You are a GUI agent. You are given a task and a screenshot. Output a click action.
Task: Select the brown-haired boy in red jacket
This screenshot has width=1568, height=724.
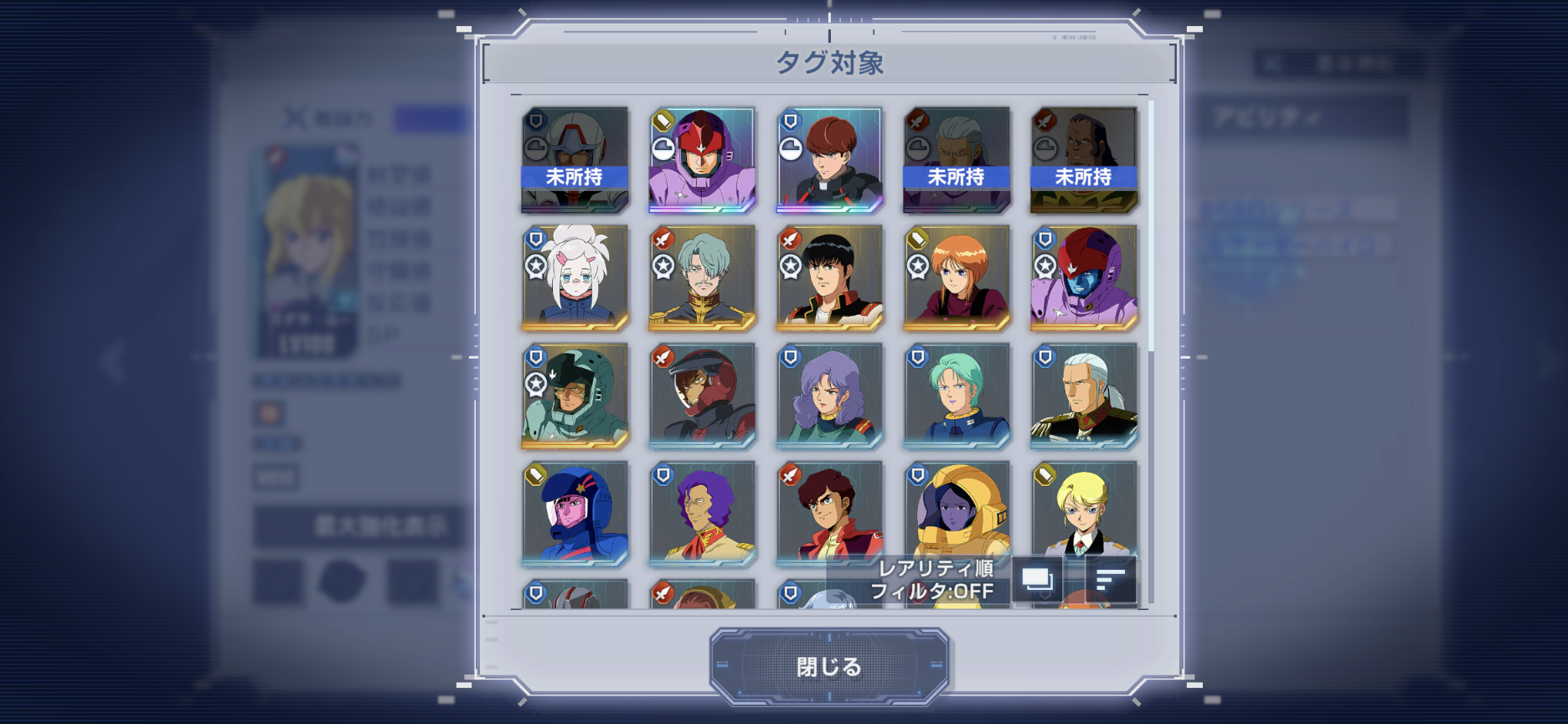[829, 511]
